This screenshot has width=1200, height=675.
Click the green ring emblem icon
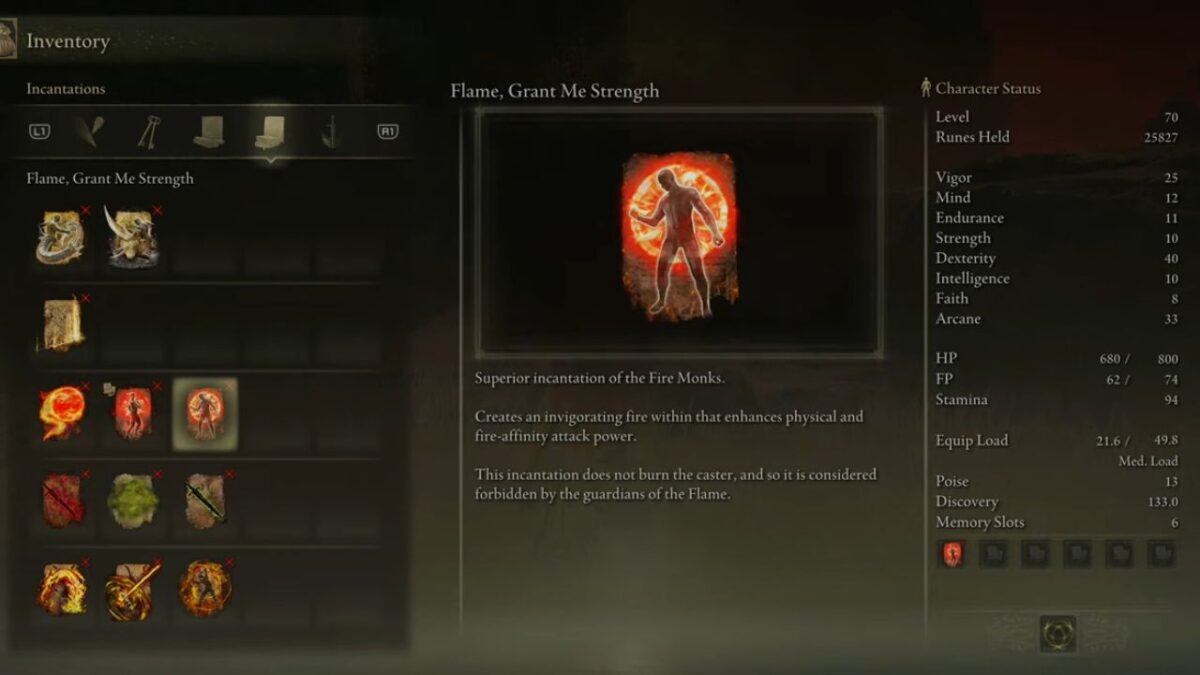click(1057, 634)
